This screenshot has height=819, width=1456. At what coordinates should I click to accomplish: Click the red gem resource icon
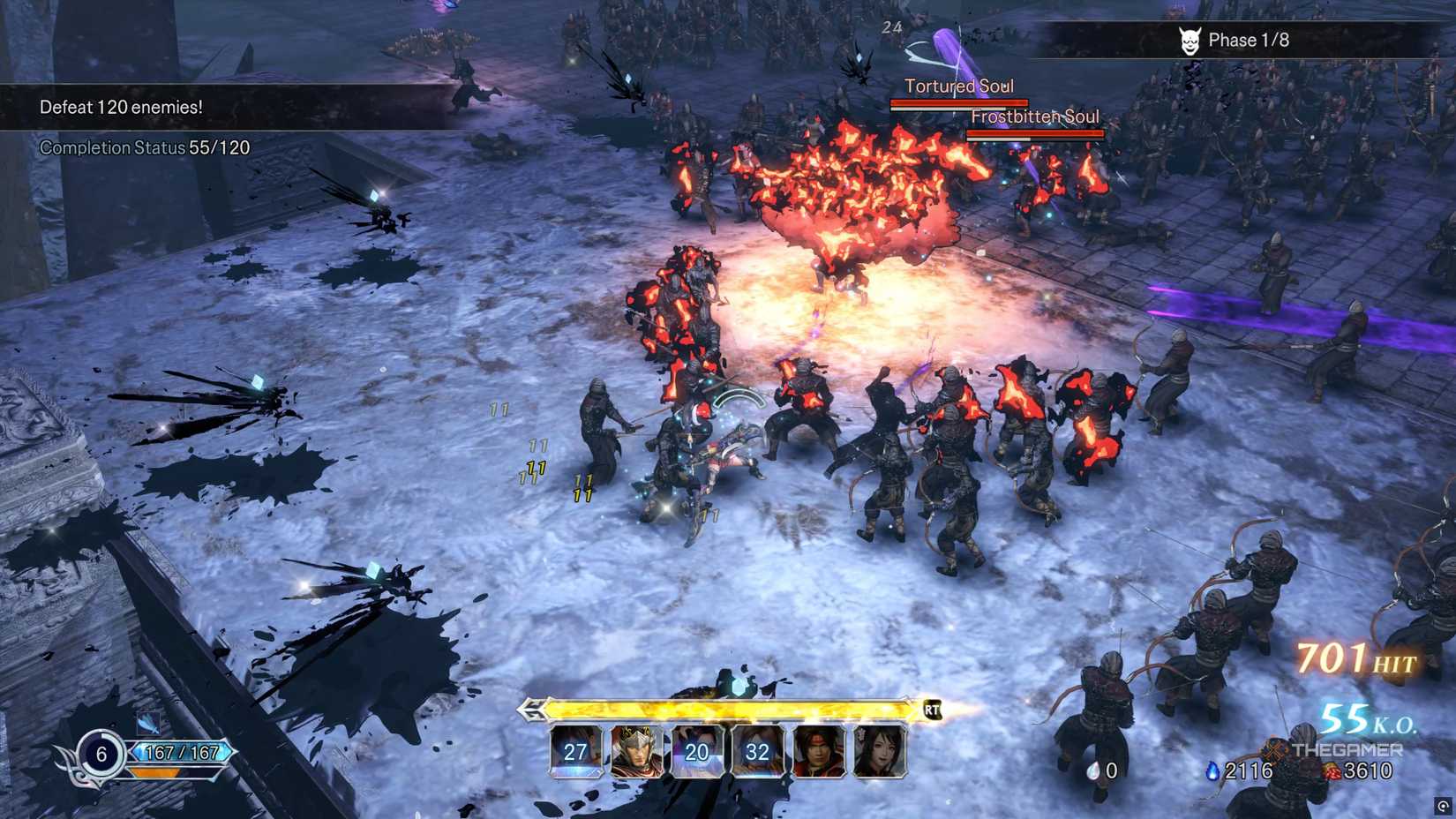1329,770
